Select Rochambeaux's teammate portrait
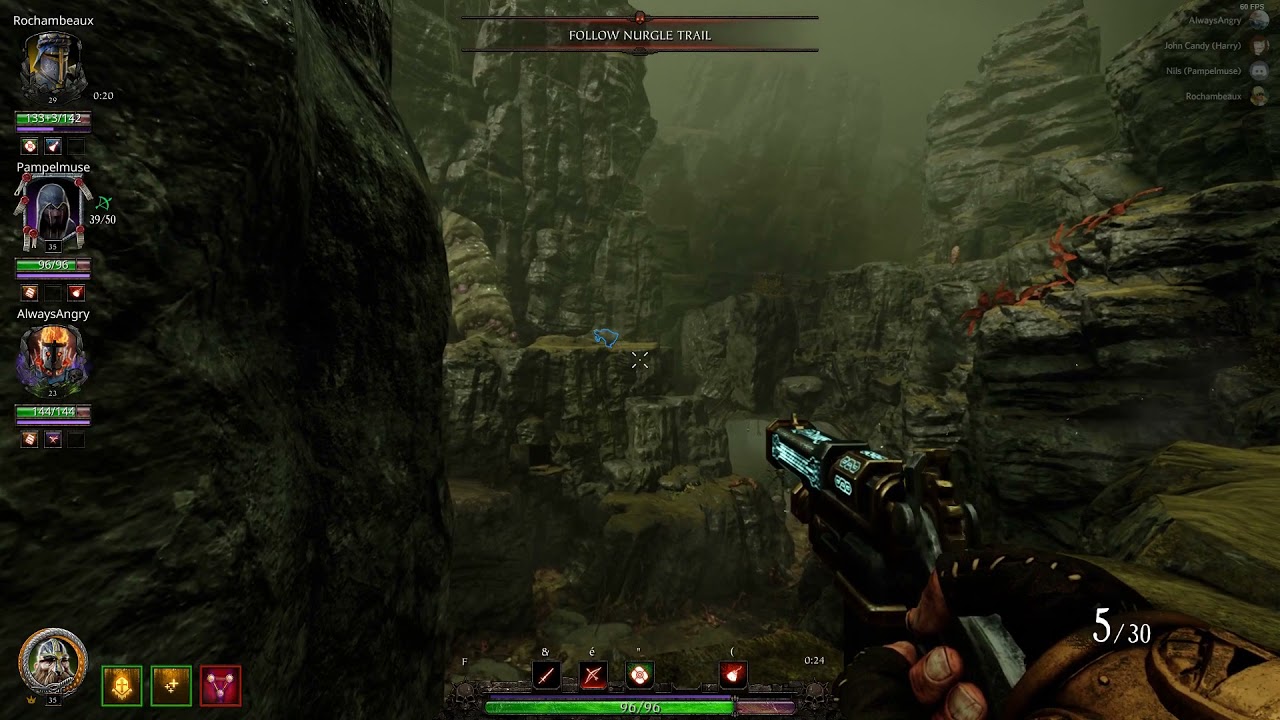This screenshot has height=720, width=1280. click(53, 65)
